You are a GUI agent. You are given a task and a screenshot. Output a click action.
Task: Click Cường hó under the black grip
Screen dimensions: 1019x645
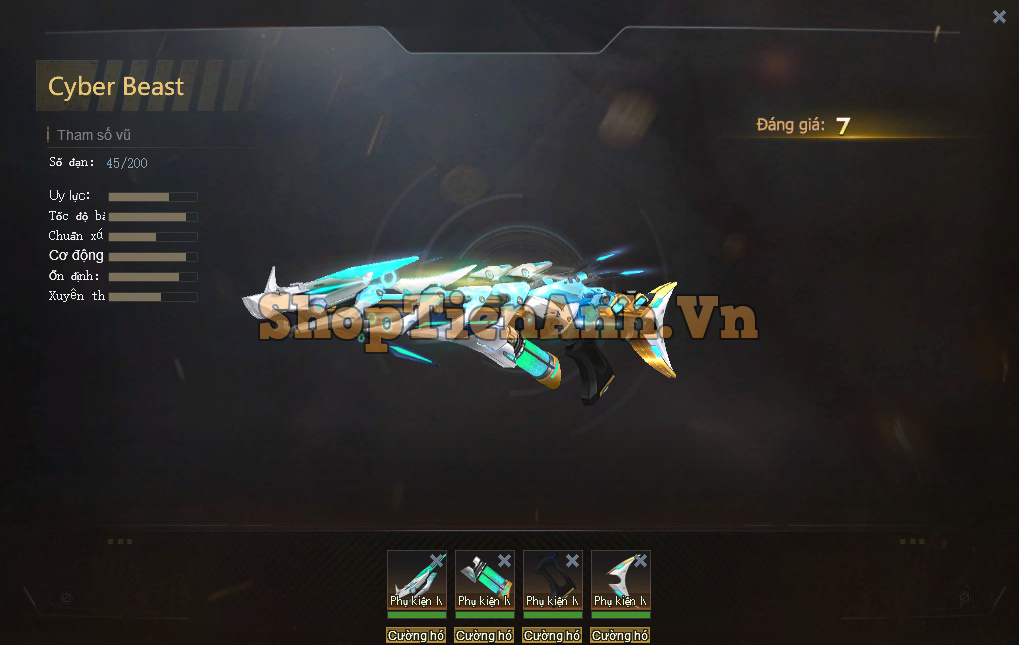click(x=552, y=635)
